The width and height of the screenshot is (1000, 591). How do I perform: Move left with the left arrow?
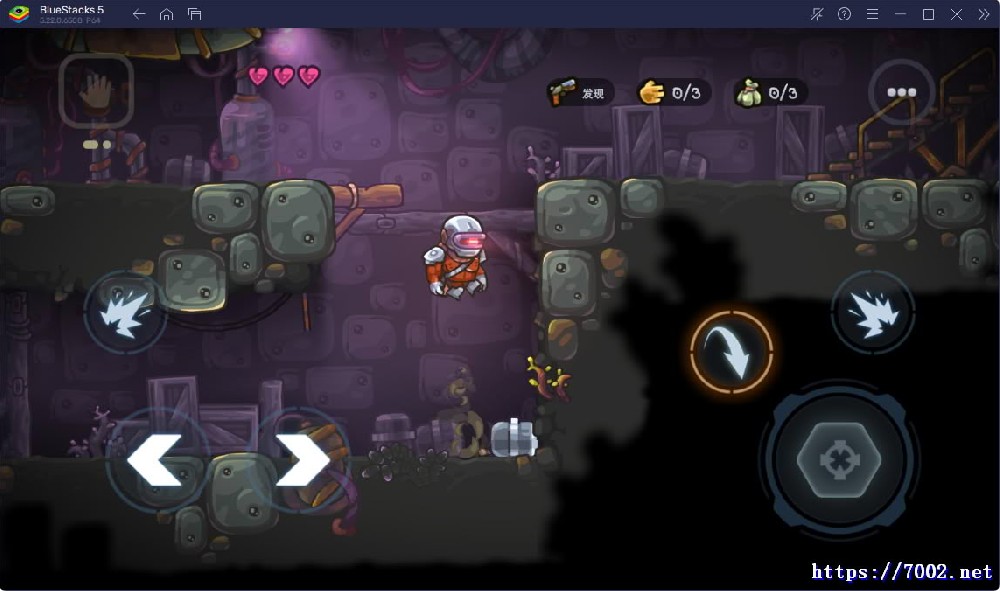[x=155, y=460]
